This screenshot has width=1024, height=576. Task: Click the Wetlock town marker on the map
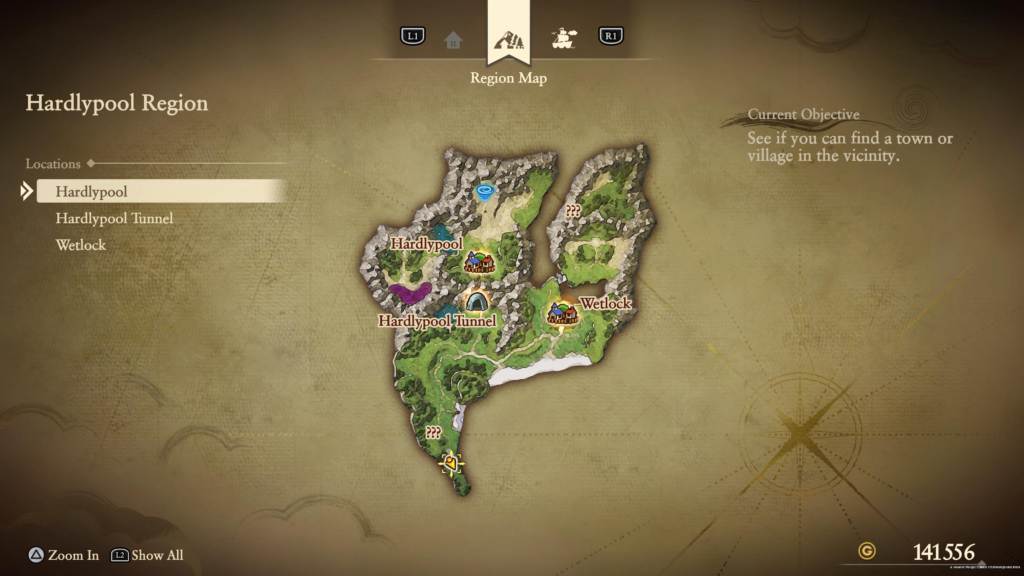(561, 314)
